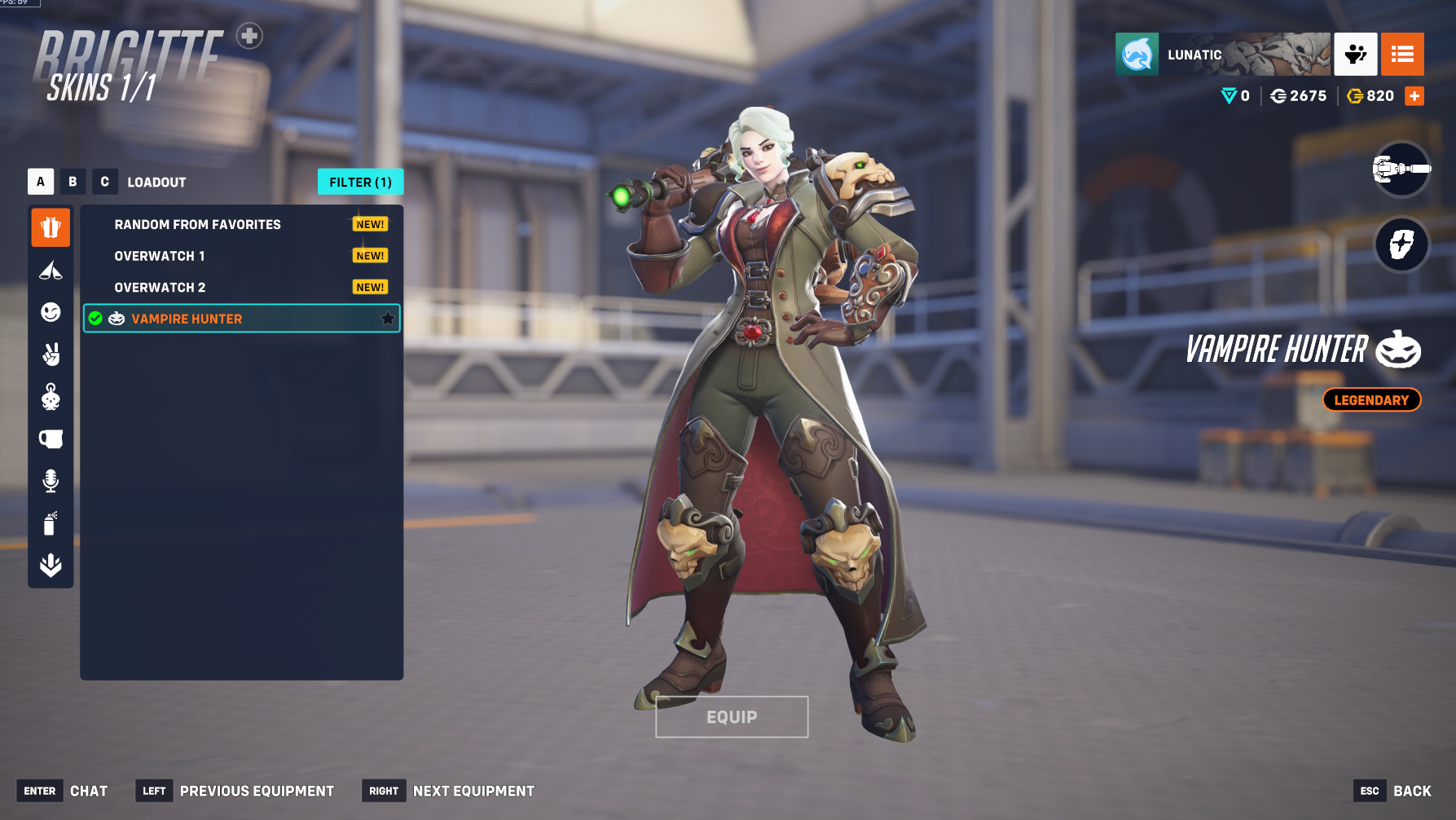Open the orange main menu button
The image size is (1456, 820).
1402,55
